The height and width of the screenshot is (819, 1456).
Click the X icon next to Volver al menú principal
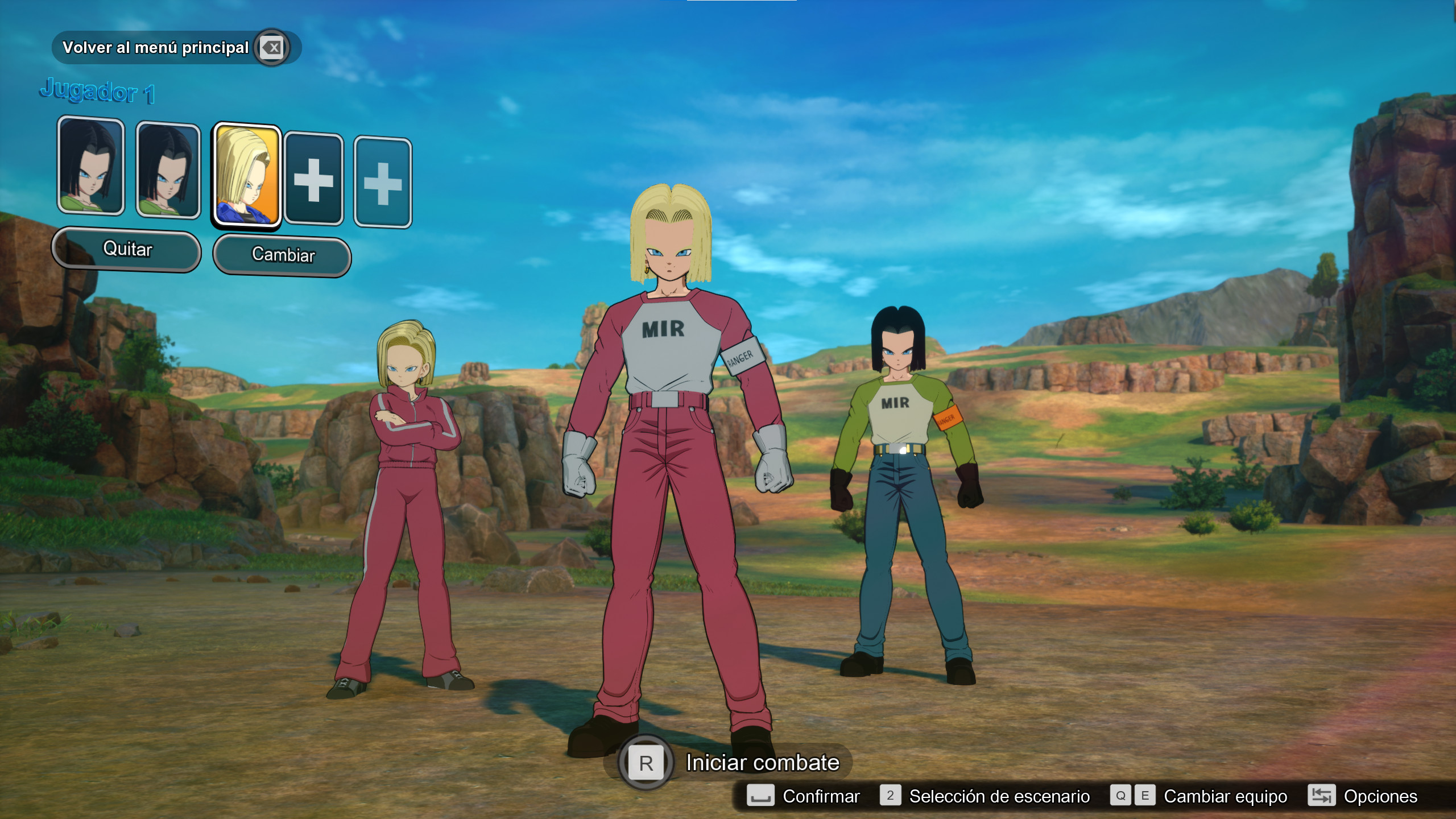click(273, 47)
